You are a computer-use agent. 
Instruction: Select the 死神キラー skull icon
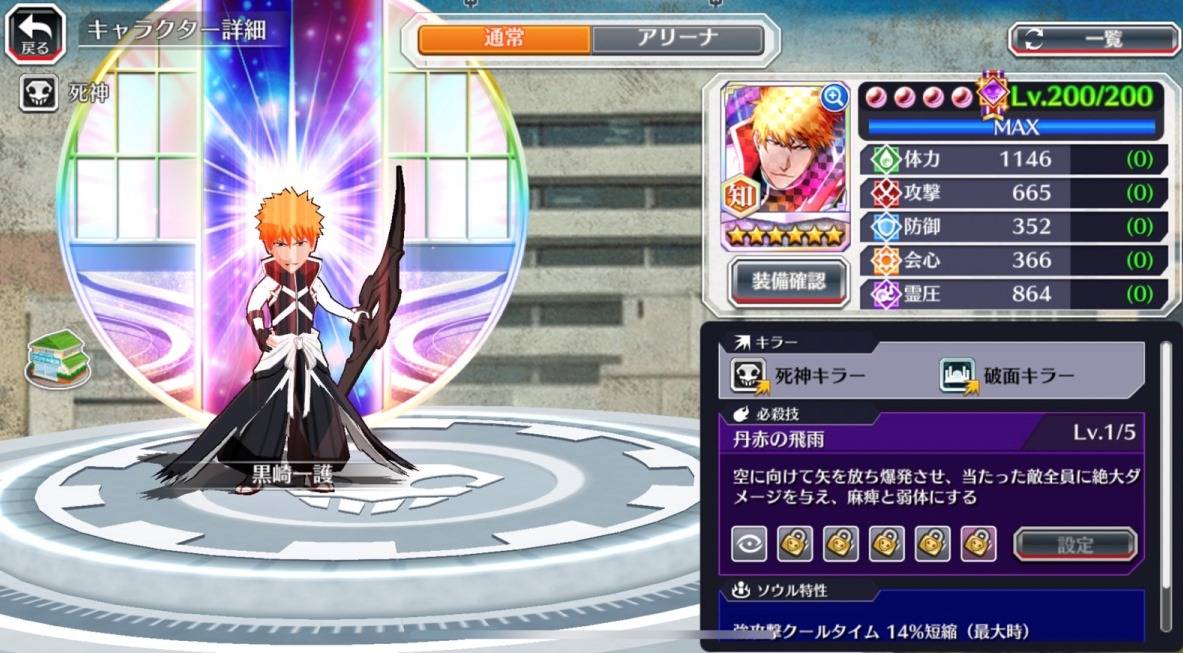(x=748, y=376)
